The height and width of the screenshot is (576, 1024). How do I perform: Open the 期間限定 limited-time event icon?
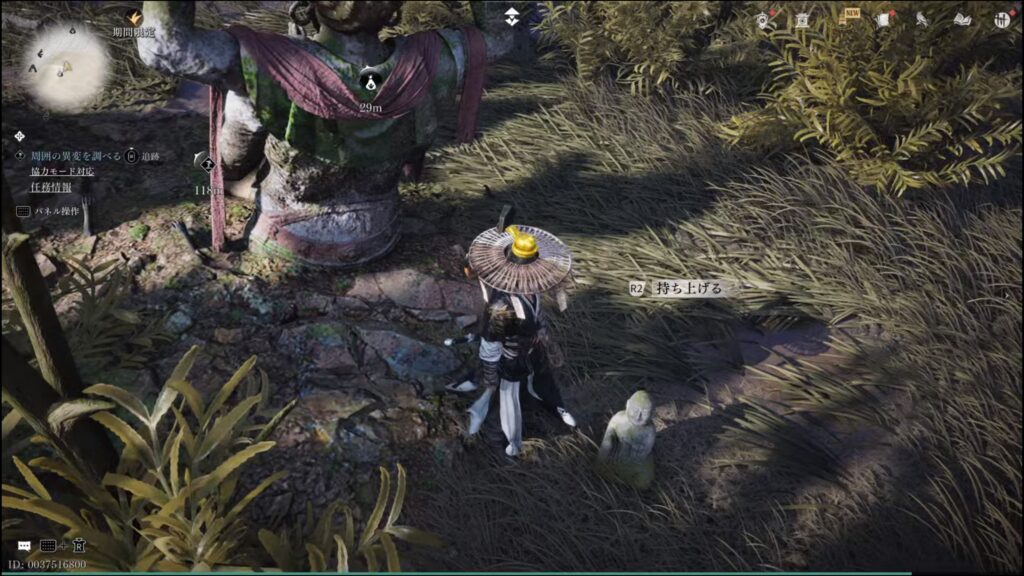pyautogui.click(x=134, y=17)
